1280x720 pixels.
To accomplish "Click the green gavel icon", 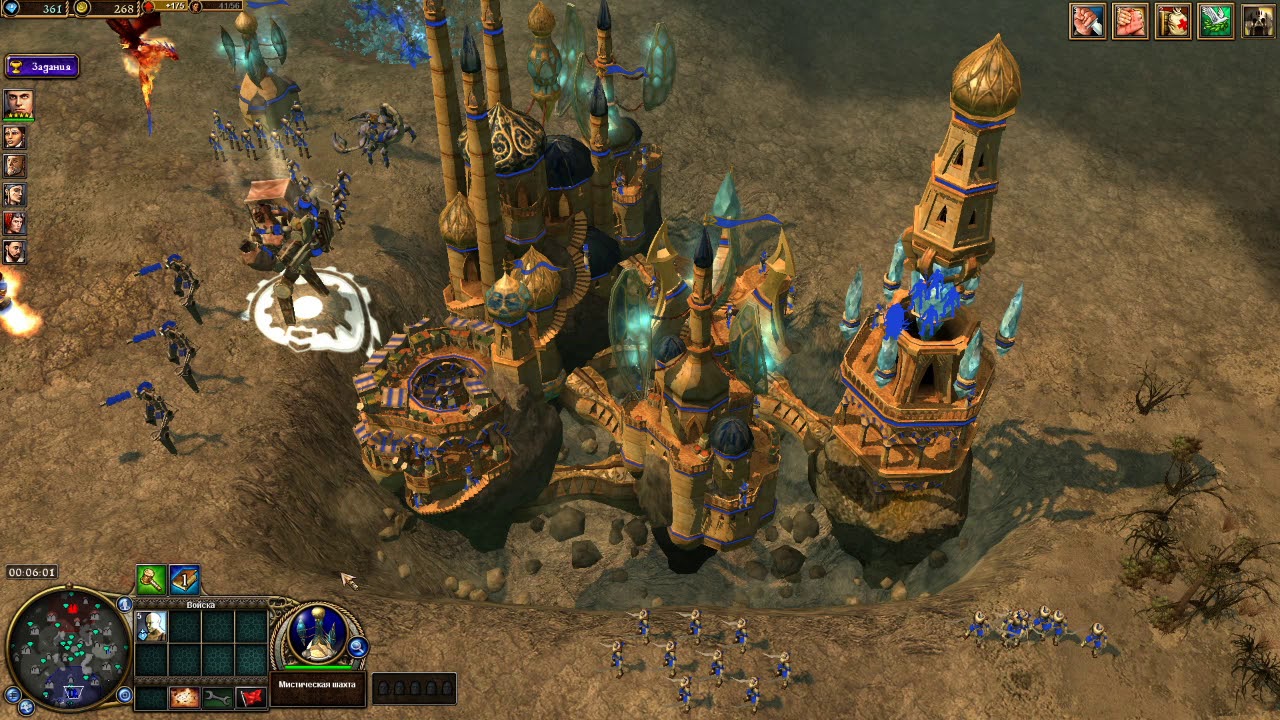I will pos(151,579).
